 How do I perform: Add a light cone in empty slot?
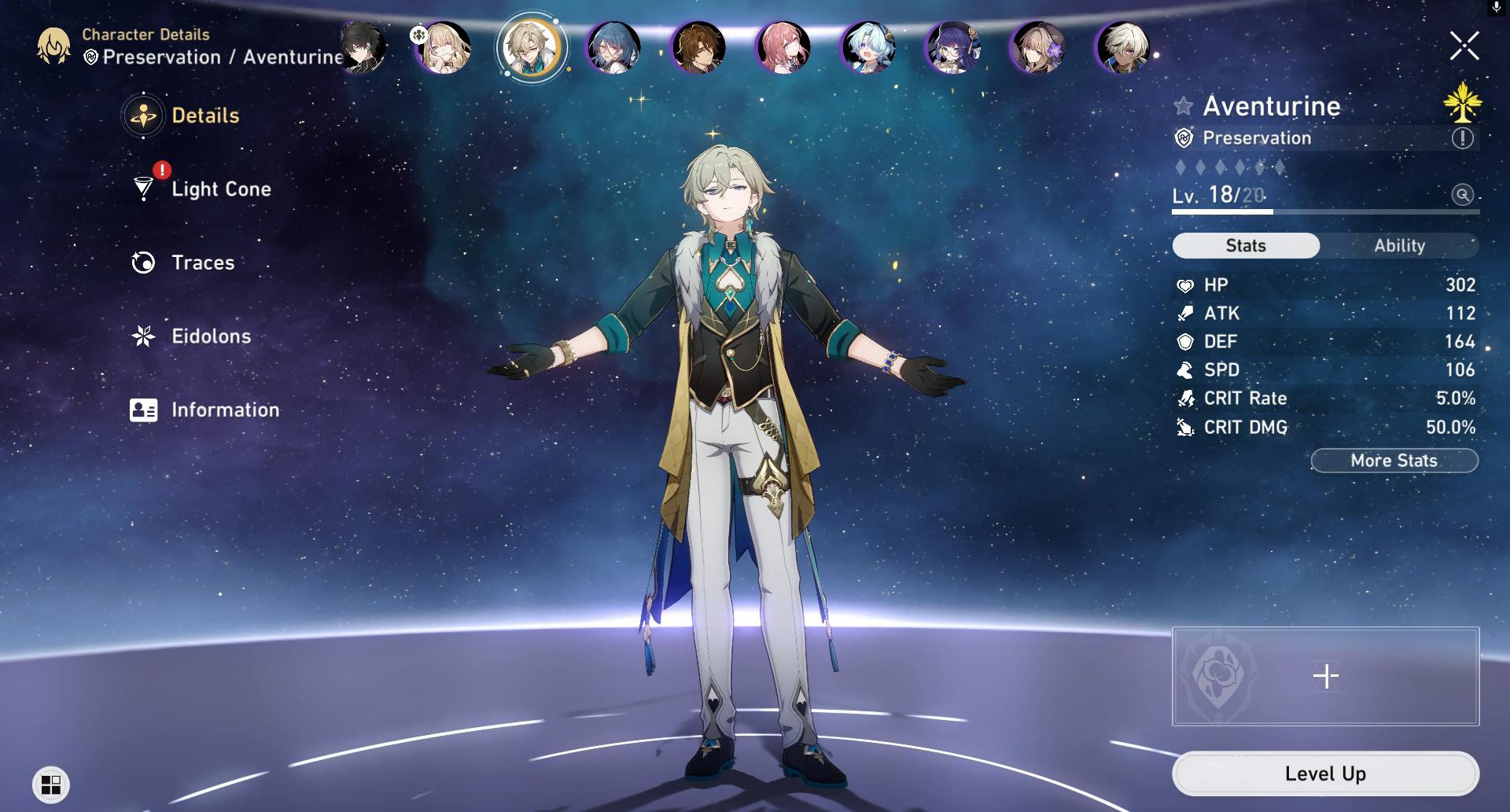(x=1325, y=676)
